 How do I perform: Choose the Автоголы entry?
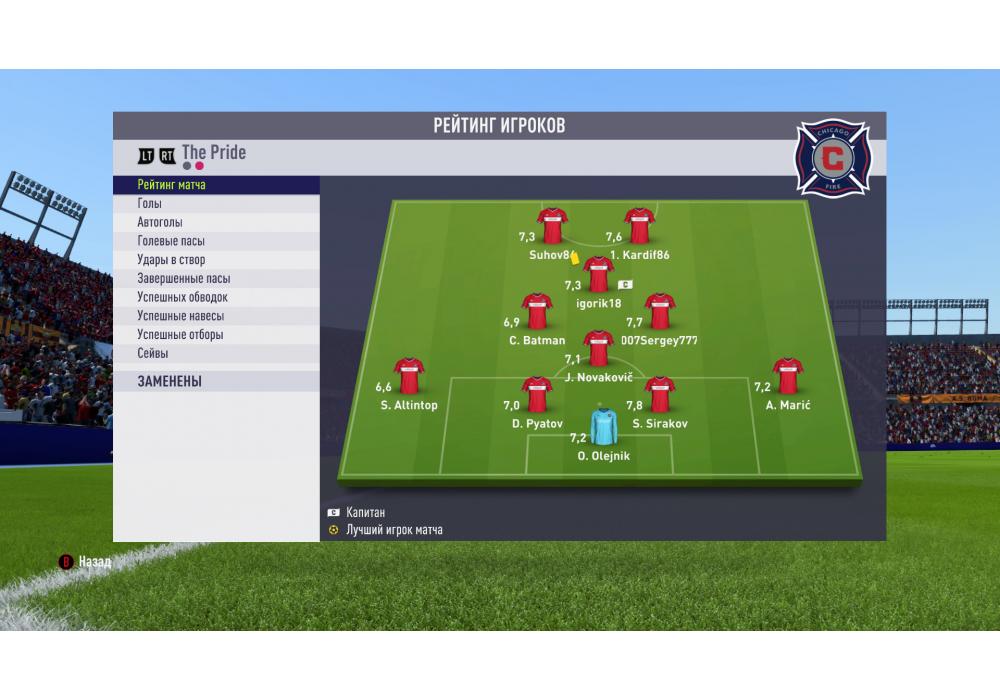pos(215,223)
